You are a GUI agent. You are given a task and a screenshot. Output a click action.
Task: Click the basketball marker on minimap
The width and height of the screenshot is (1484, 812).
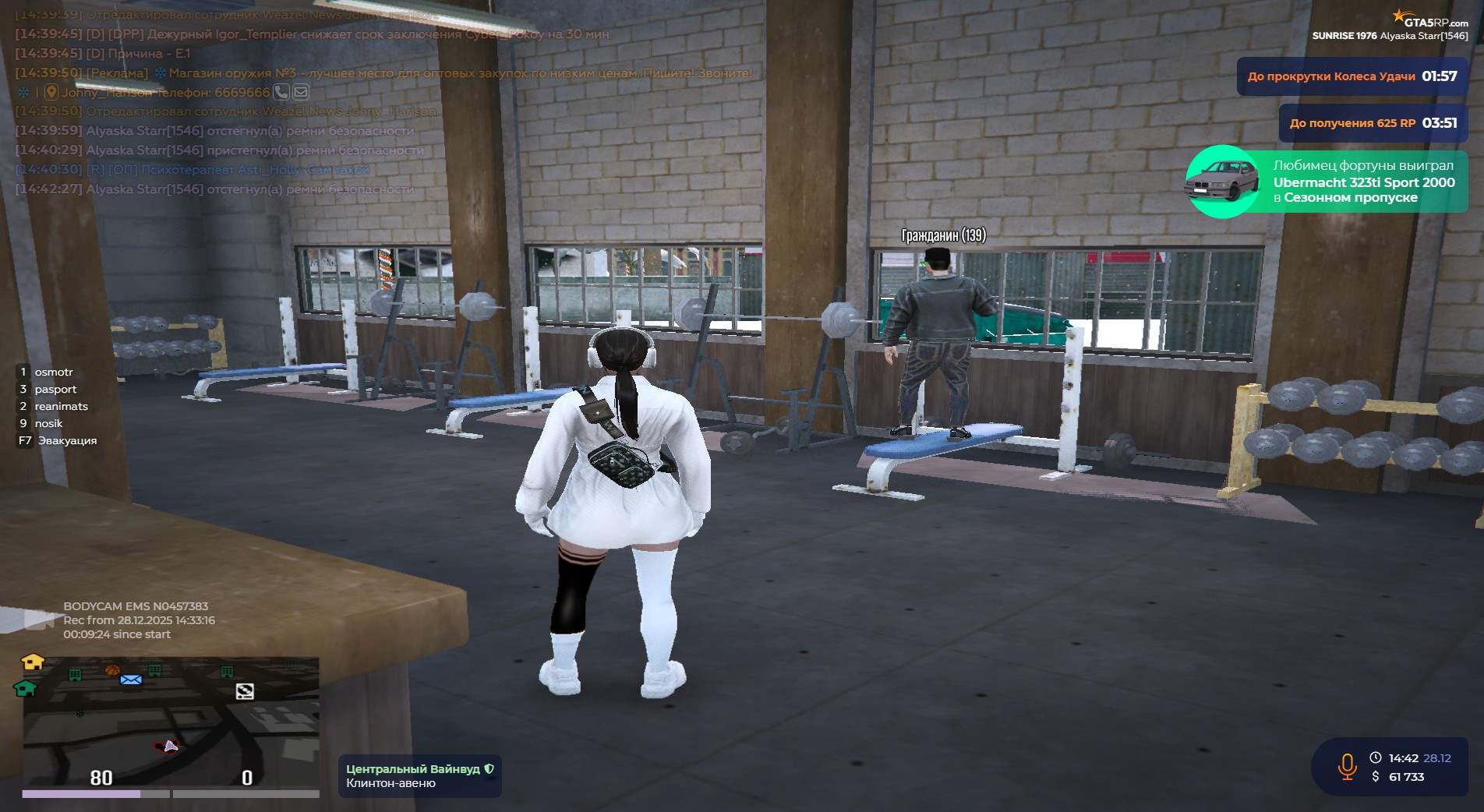click(x=111, y=669)
